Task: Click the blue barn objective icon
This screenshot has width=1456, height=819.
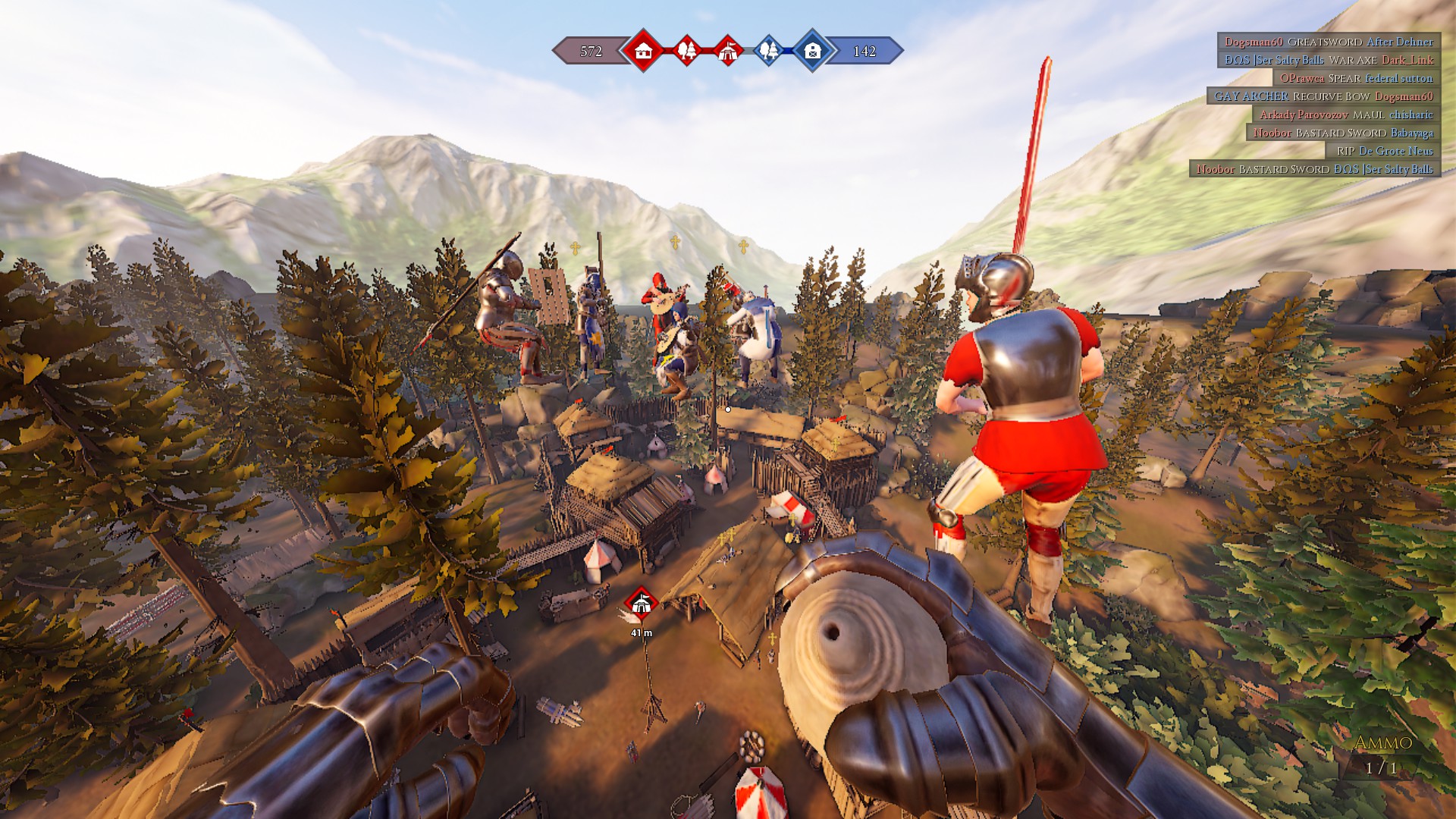Action: coord(812,51)
